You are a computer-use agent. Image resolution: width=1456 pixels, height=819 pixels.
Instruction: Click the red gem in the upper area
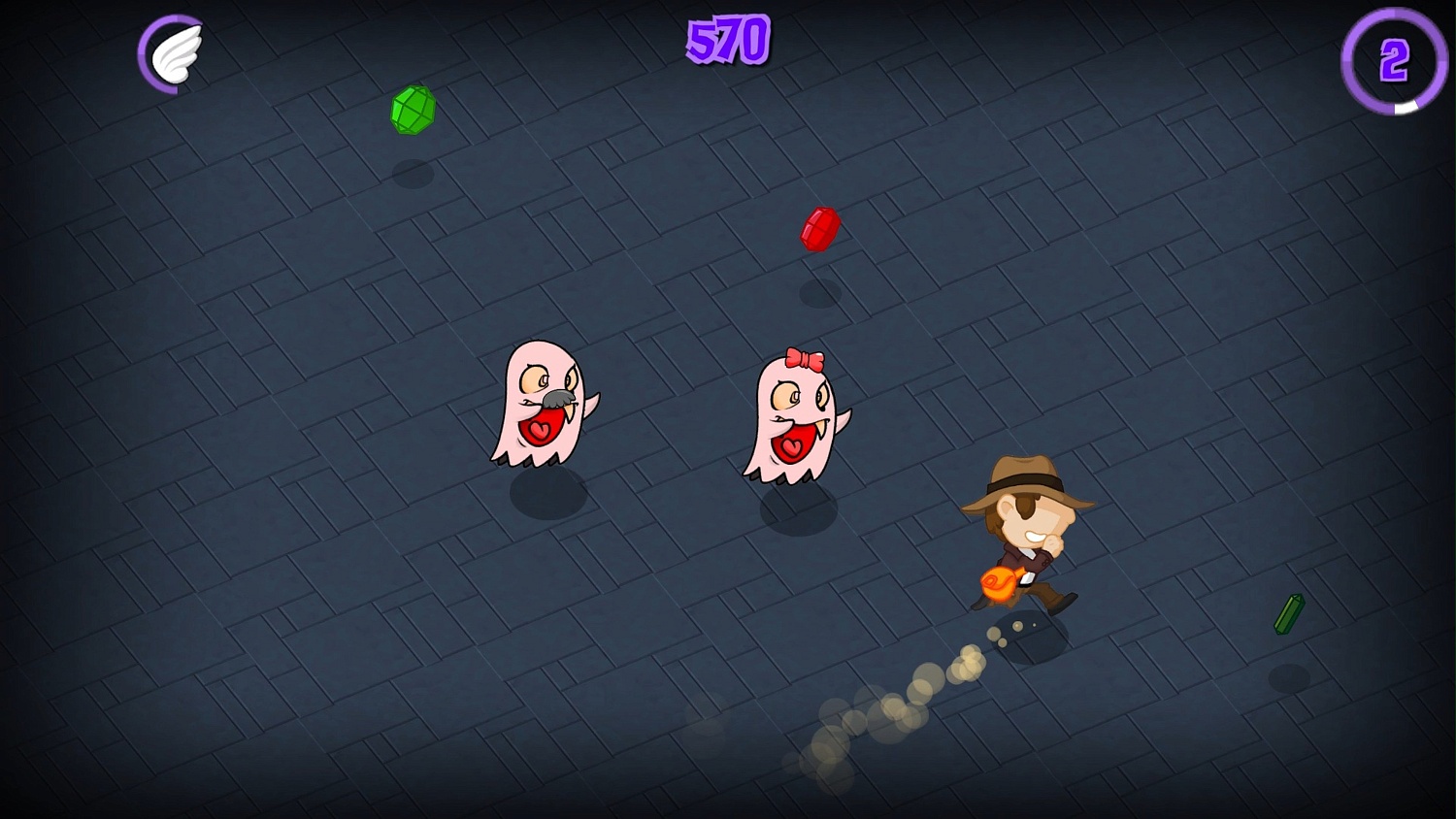click(818, 228)
